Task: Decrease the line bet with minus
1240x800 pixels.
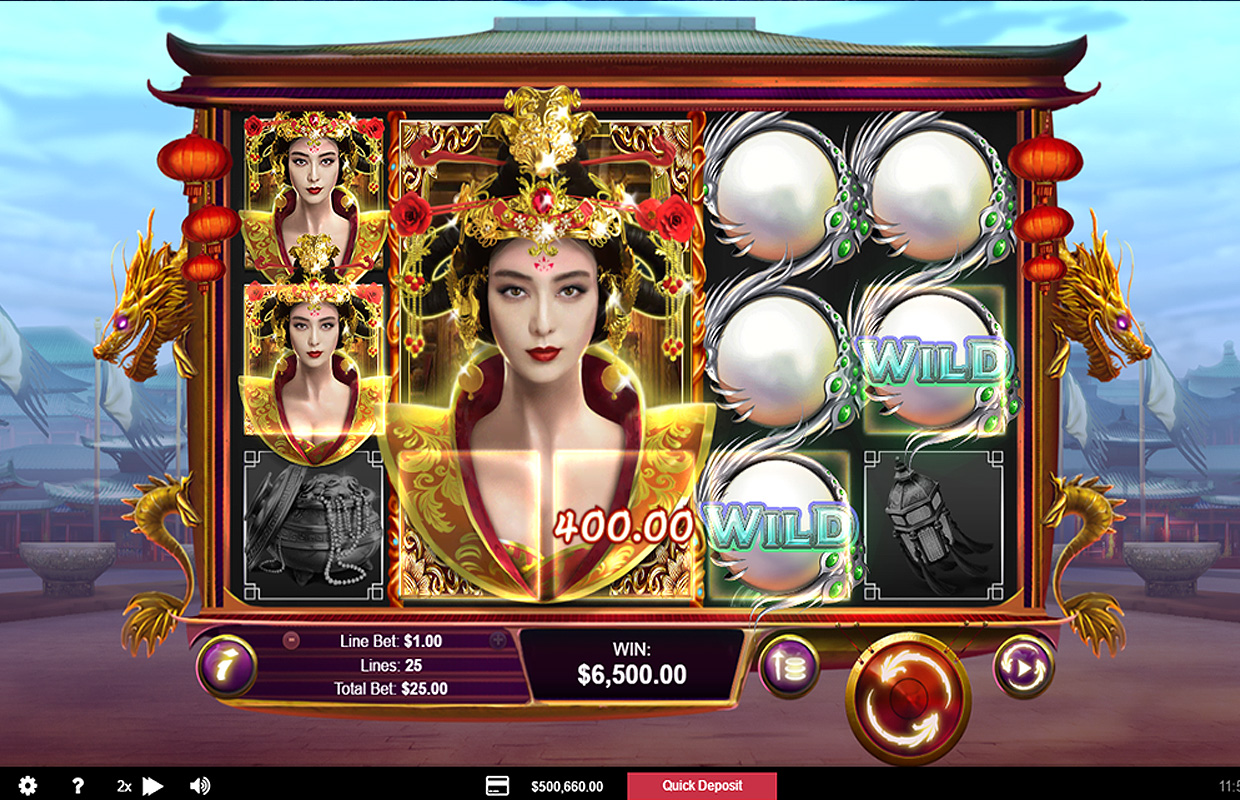Action: pyautogui.click(x=291, y=641)
